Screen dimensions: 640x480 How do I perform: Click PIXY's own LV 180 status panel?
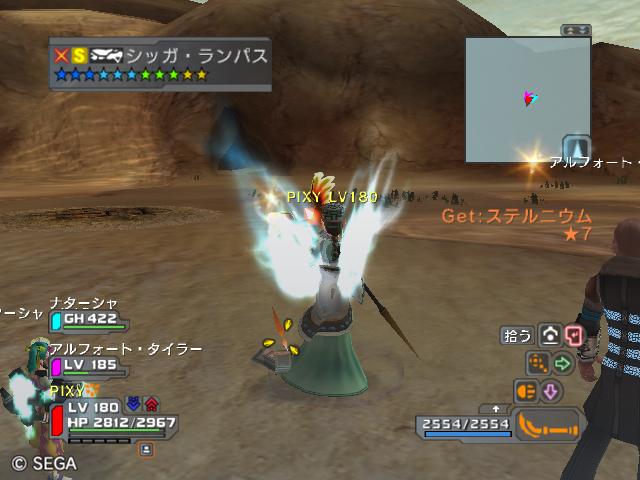(x=110, y=418)
